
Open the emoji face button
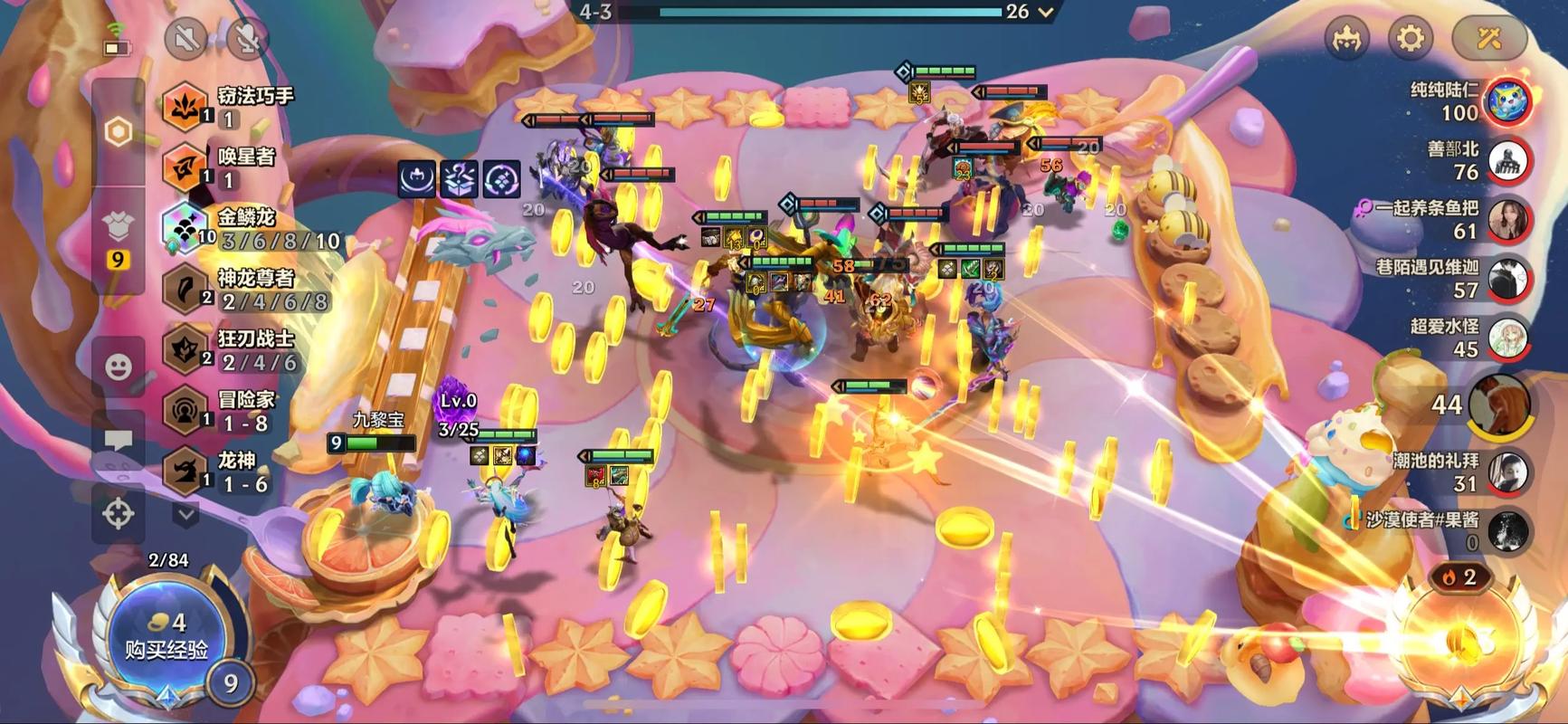click(119, 367)
